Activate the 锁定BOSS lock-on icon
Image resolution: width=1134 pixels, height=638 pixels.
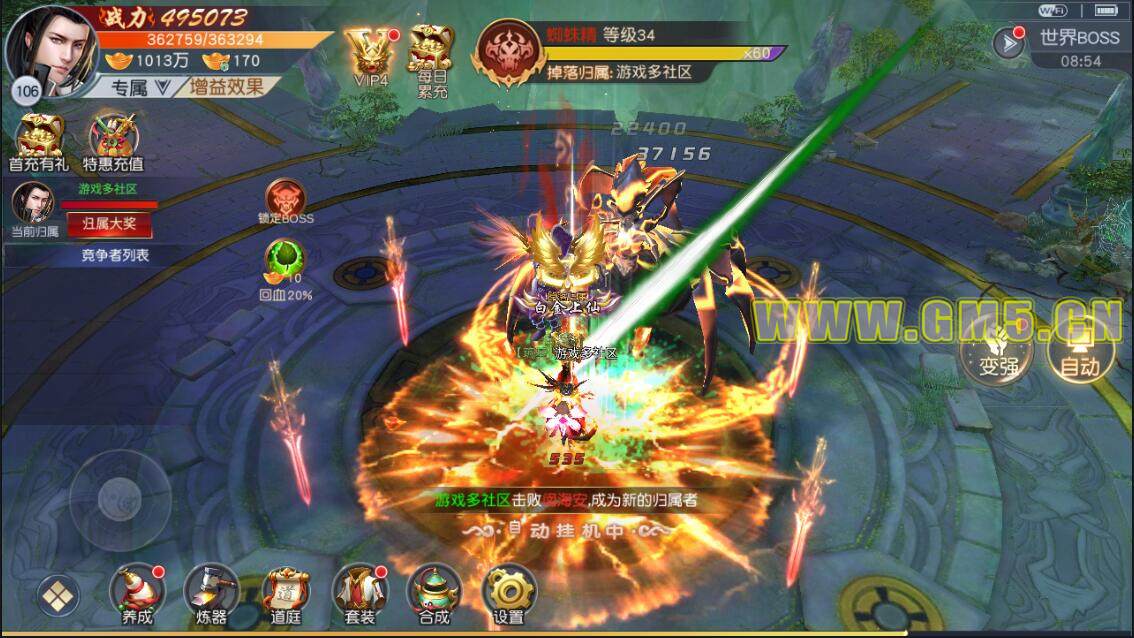[287, 201]
